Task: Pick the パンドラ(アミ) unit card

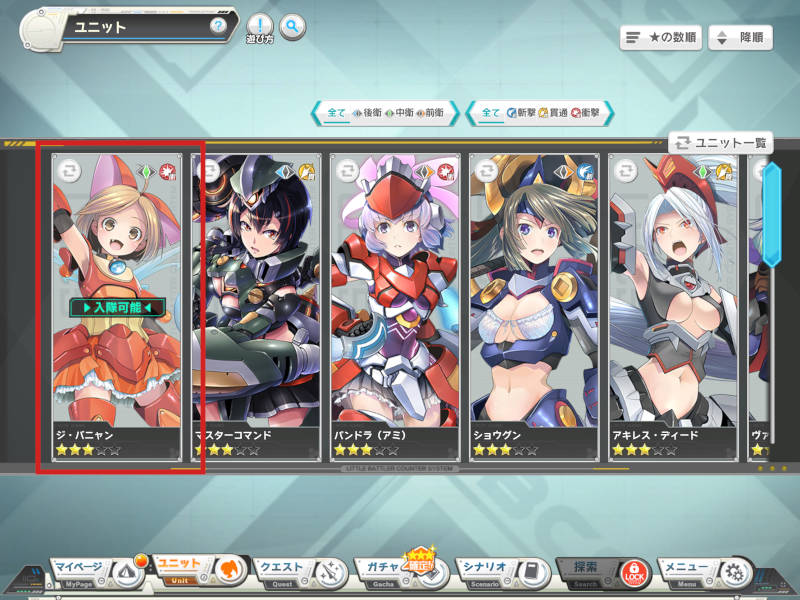Action: [395, 300]
